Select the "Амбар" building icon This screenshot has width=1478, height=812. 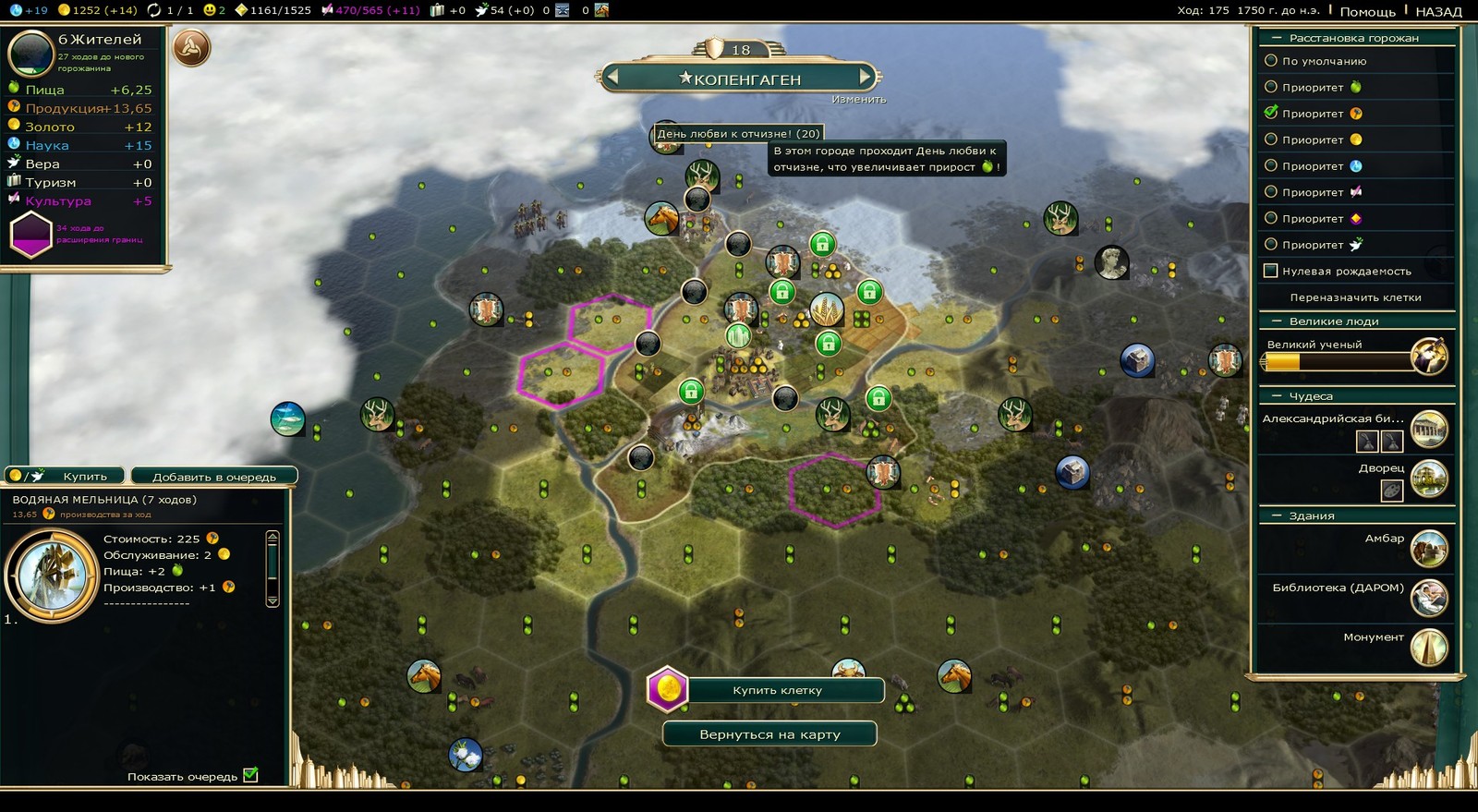pyautogui.click(x=1429, y=549)
